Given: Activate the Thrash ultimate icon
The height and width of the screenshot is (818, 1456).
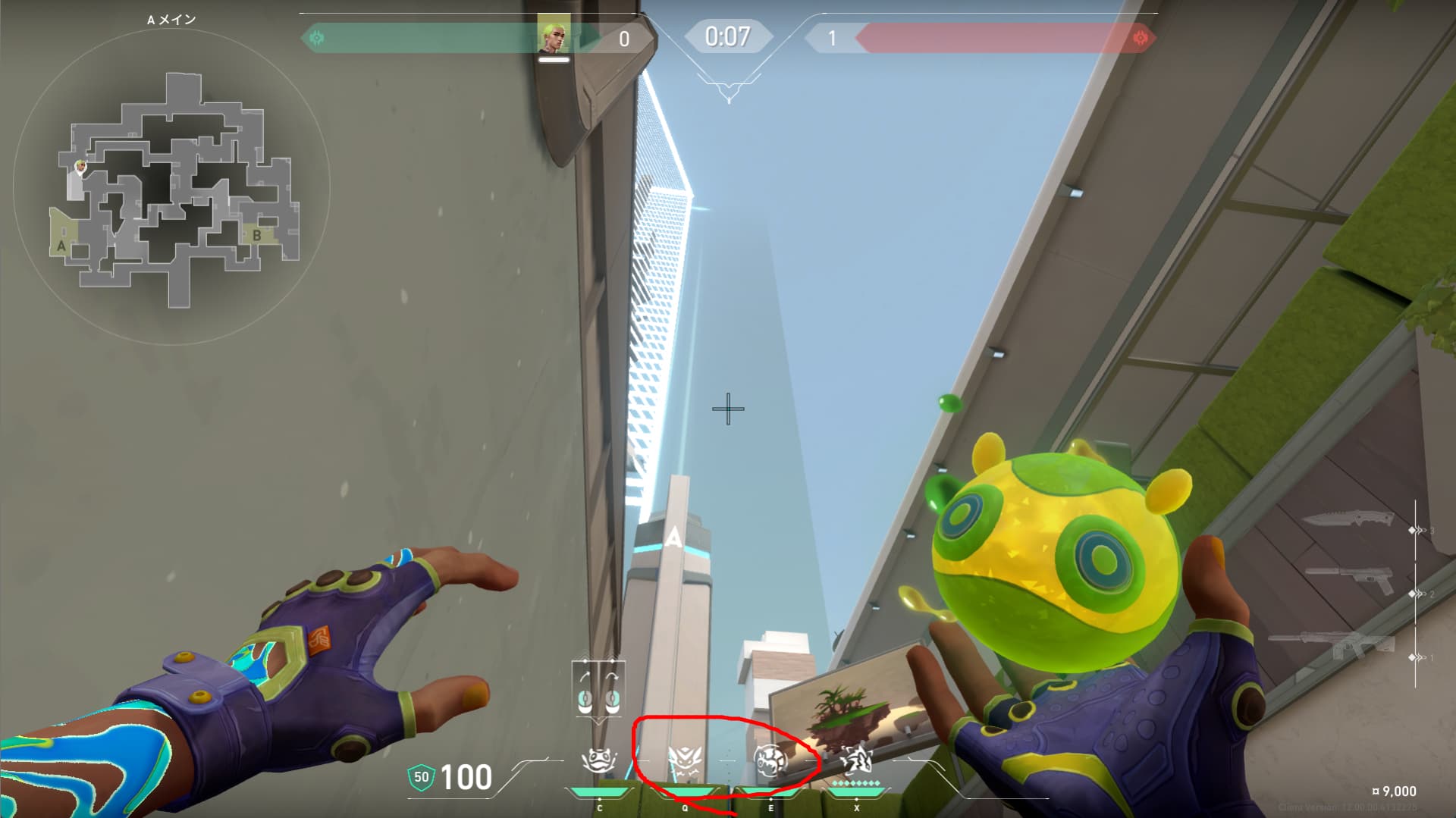Looking at the screenshot, I should [x=856, y=758].
